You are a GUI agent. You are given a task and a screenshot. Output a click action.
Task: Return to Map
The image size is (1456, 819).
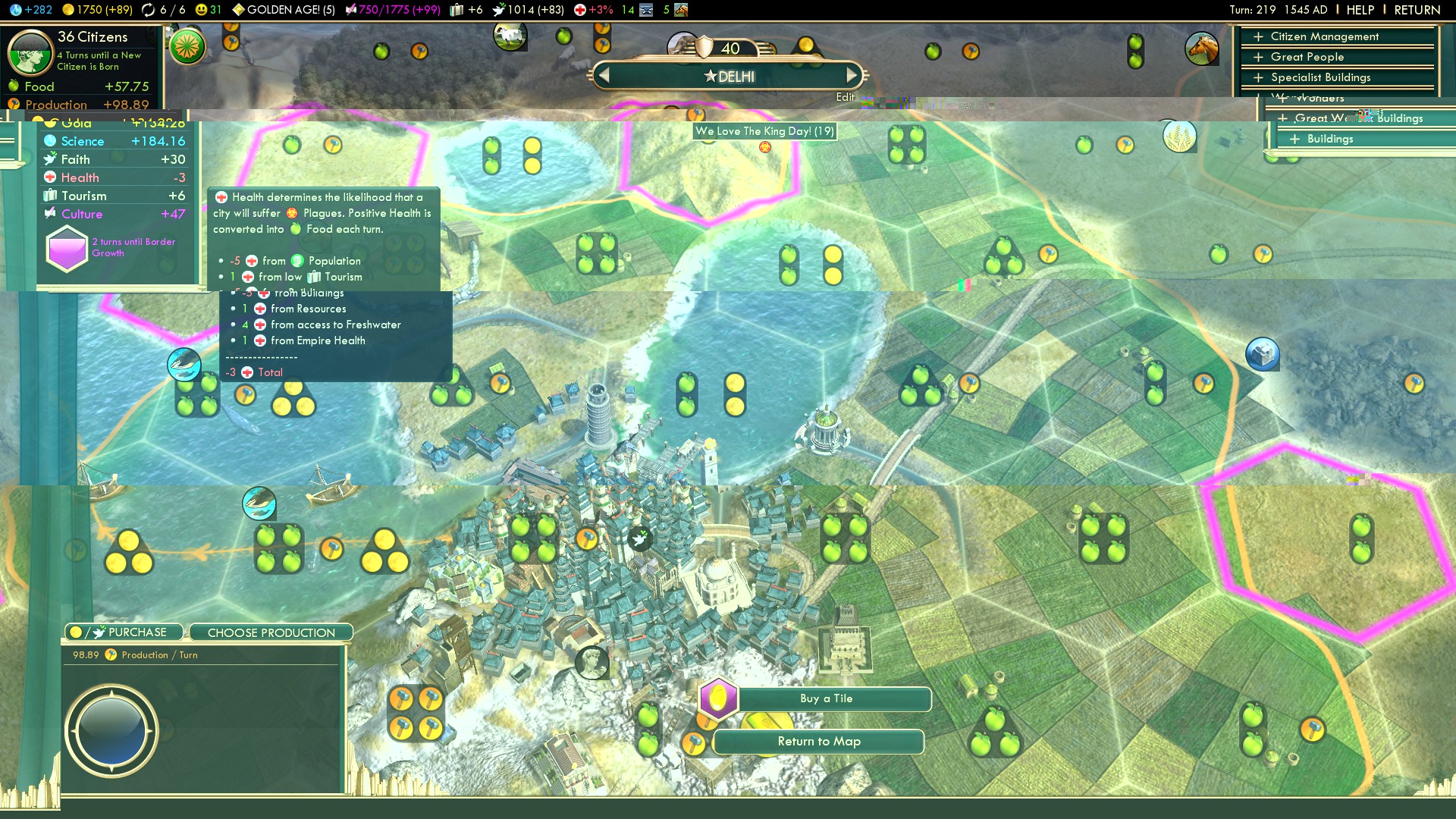coord(819,742)
